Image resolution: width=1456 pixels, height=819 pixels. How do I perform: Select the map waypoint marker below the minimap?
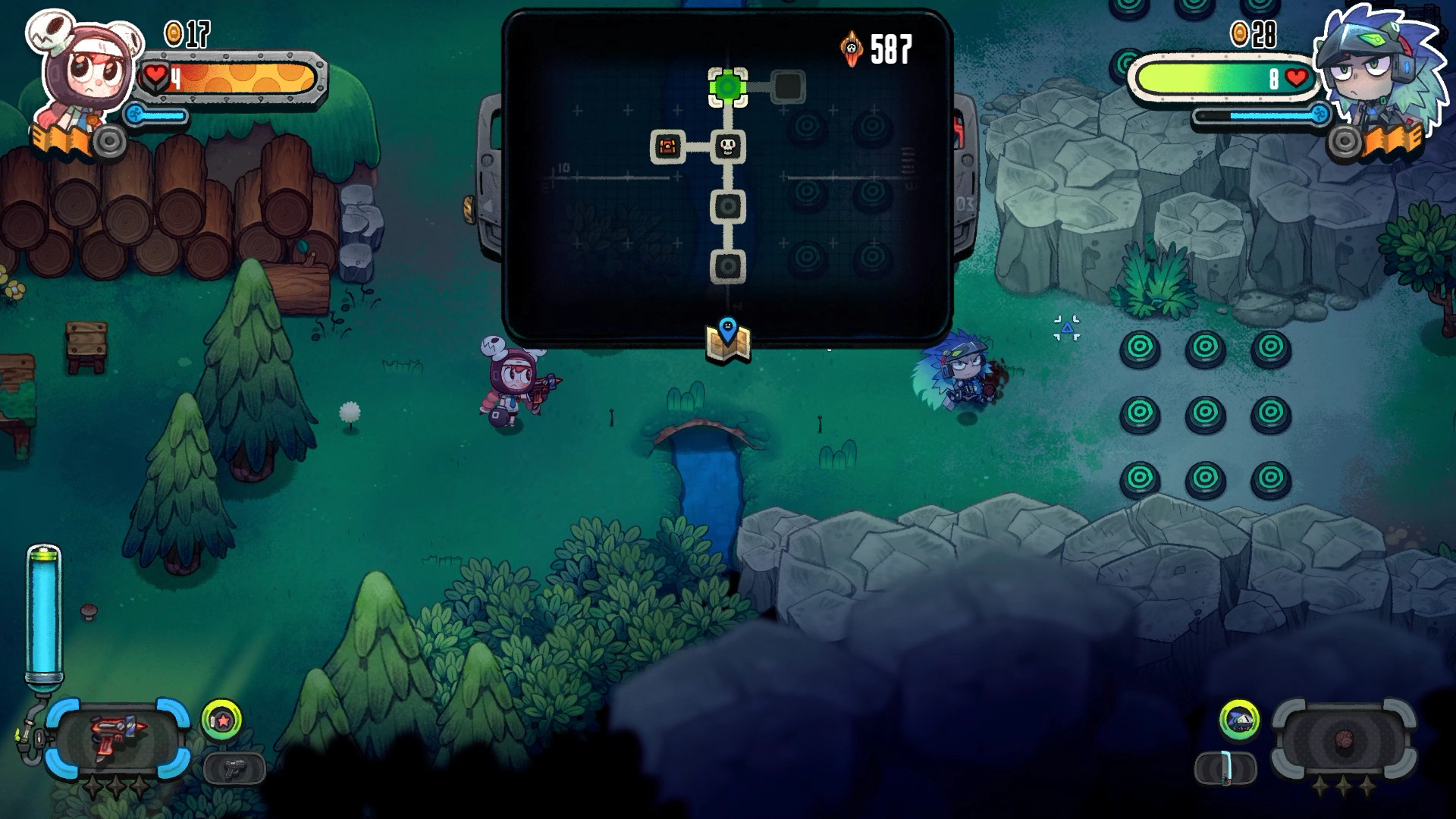pos(727,343)
